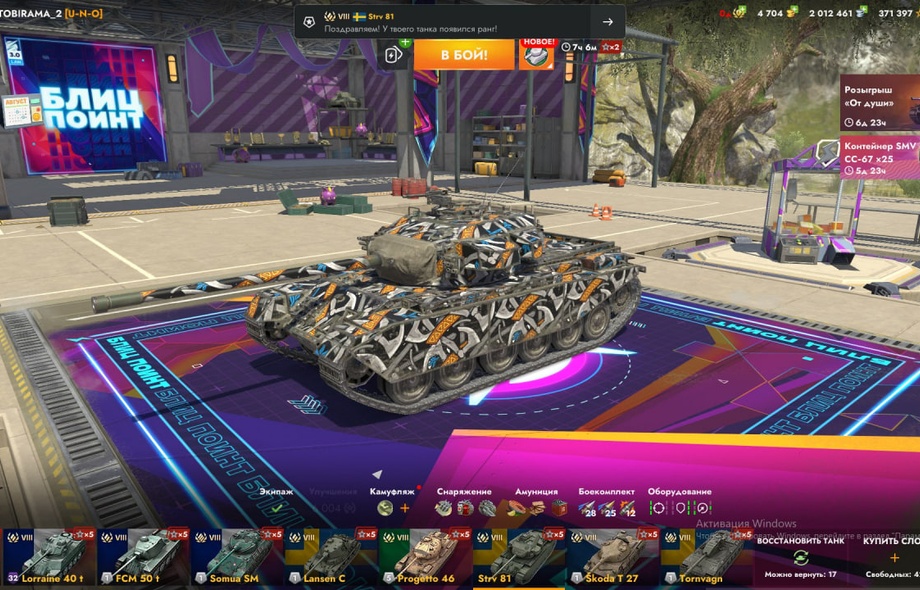Select the FCM 50 t tank

[x=141, y=557]
